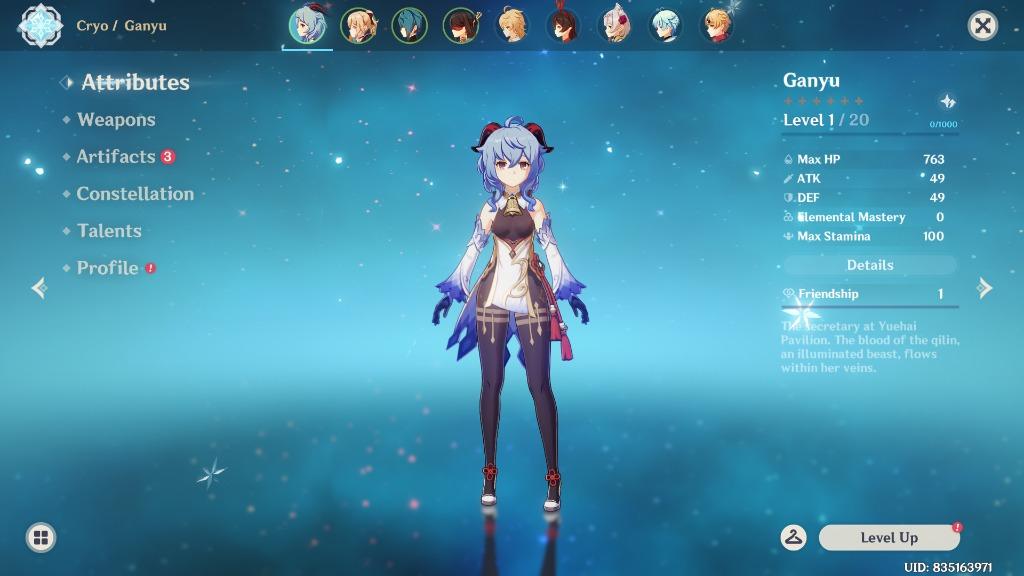Viewport: 1024px width, 576px height.
Task: Select the Attributes menu entry
Action: (135, 82)
